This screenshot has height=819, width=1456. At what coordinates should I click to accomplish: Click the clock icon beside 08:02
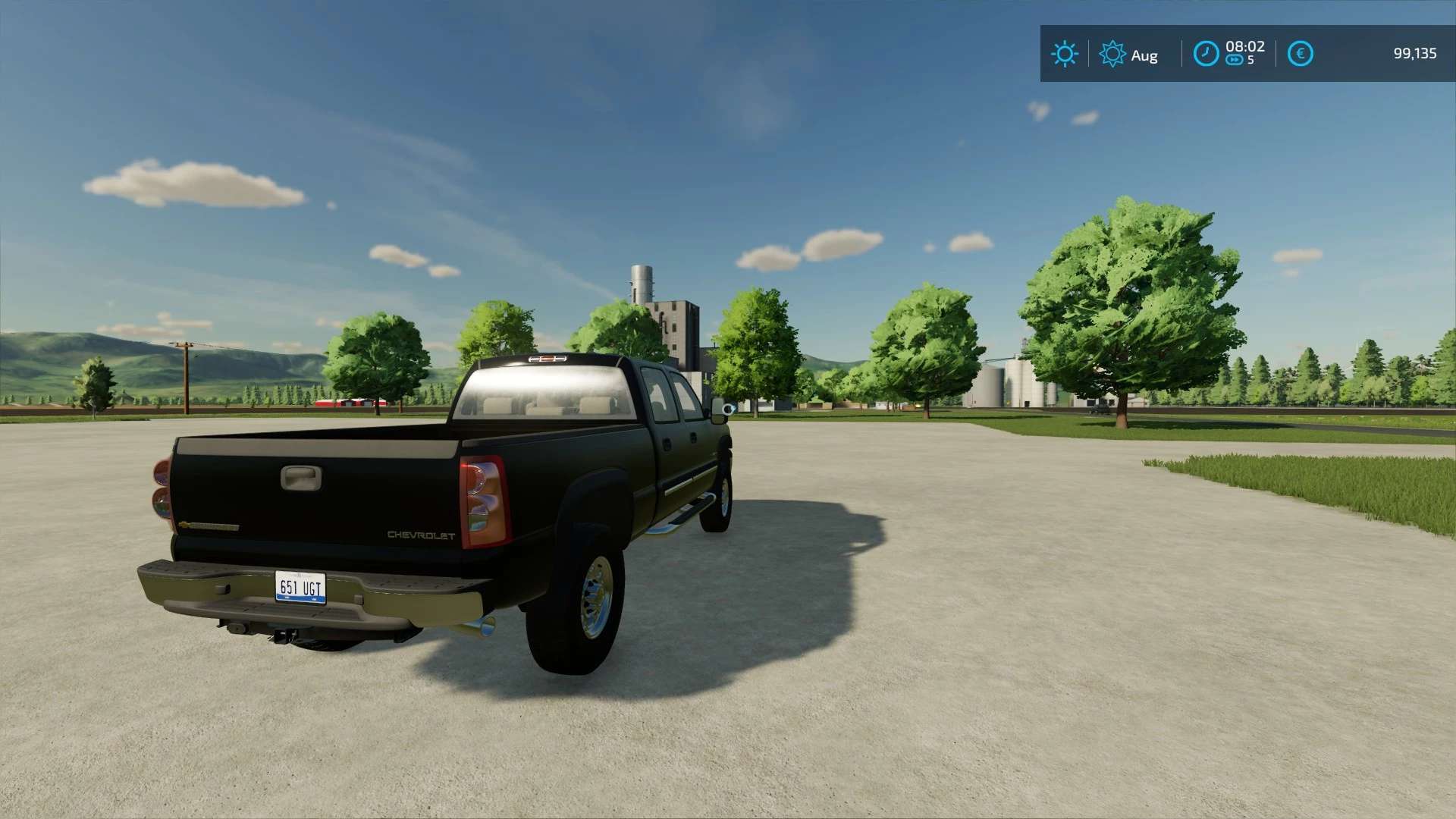pos(1206,54)
